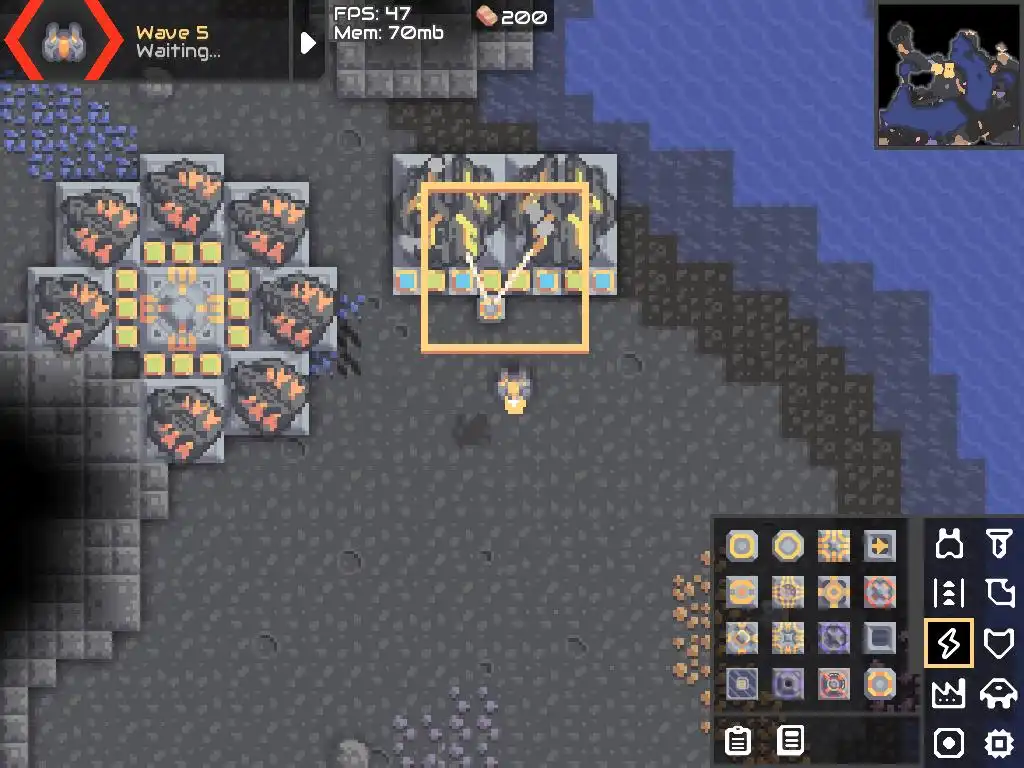1024x768 pixels.
Task: Pick the power node block
Action: 742,546
